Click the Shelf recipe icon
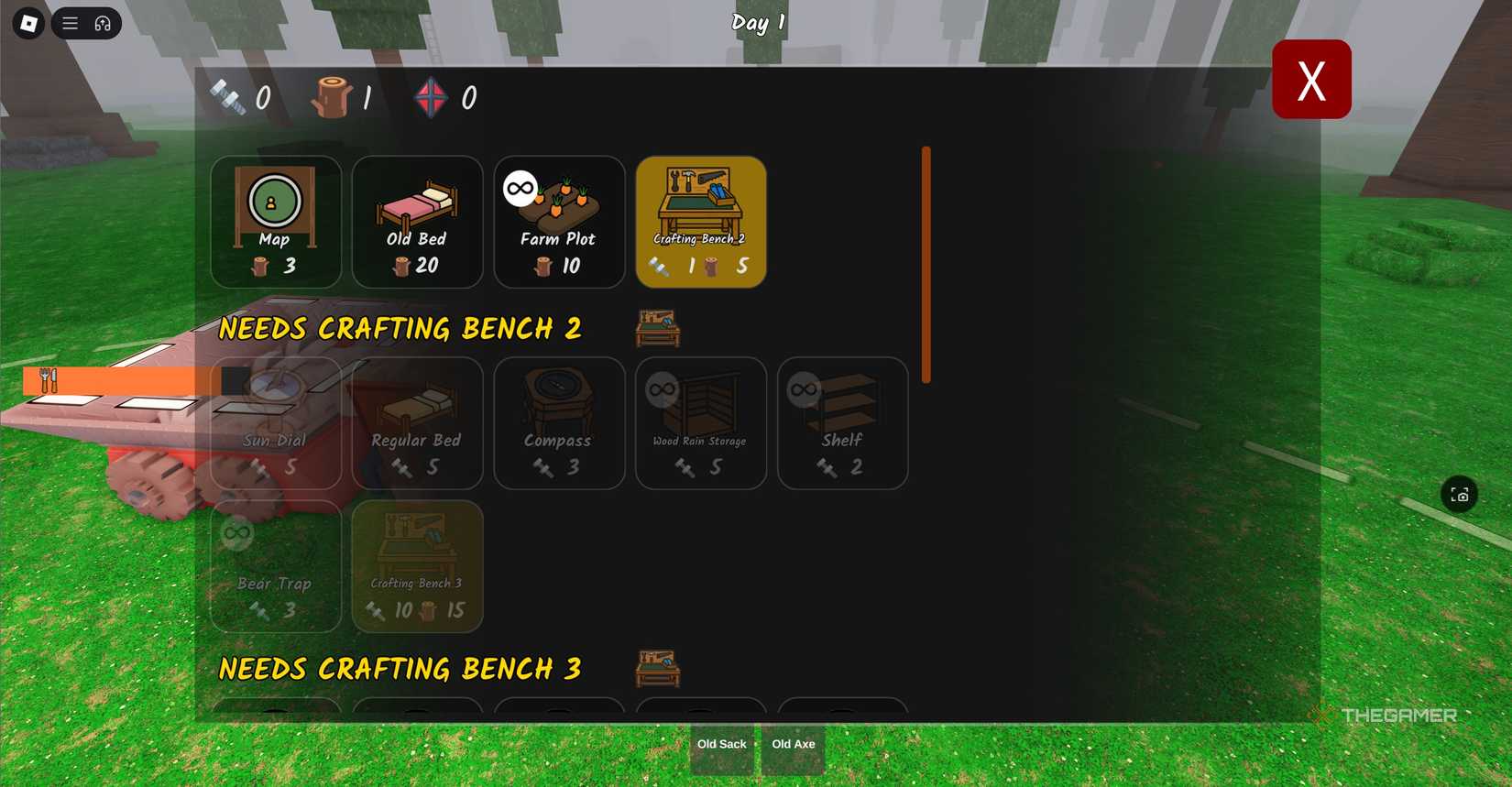Screen dimensions: 1512x787 (841, 423)
